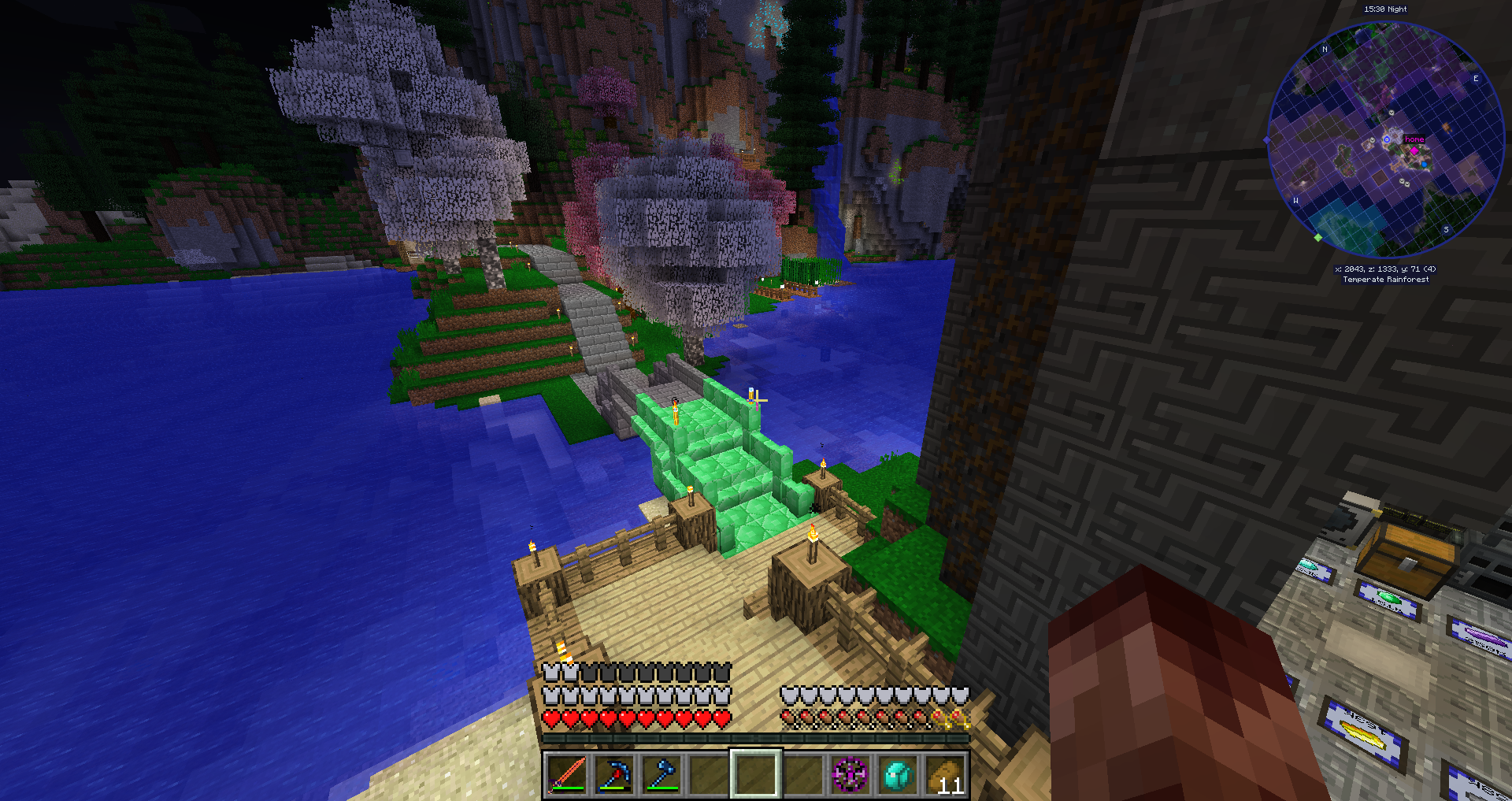This screenshot has height=801, width=1512.
Task: Select the bread stack of 11
Action: pos(945,775)
